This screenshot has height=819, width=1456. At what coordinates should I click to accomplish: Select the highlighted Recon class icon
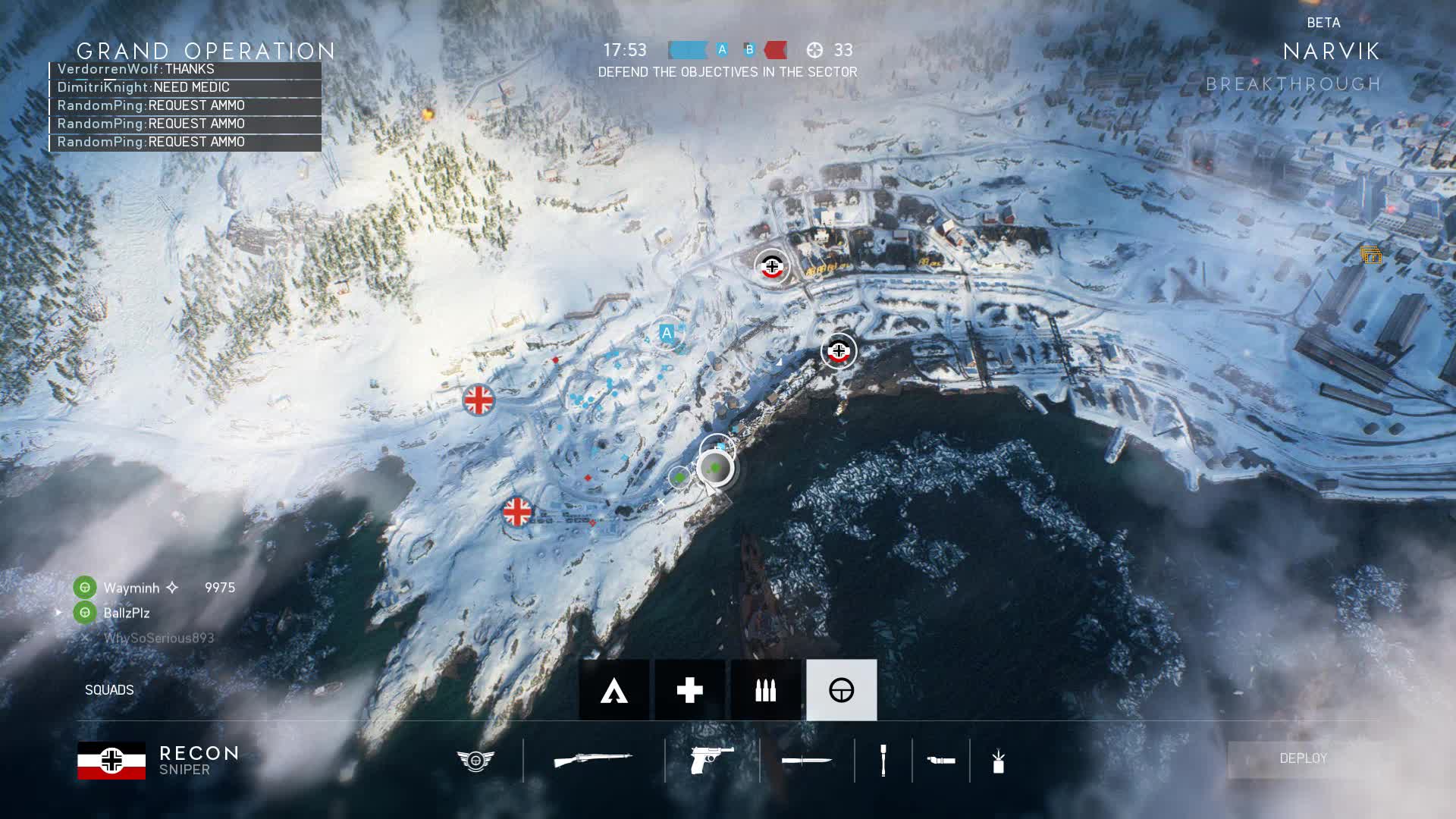pyautogui.click(x=841, y=690)
